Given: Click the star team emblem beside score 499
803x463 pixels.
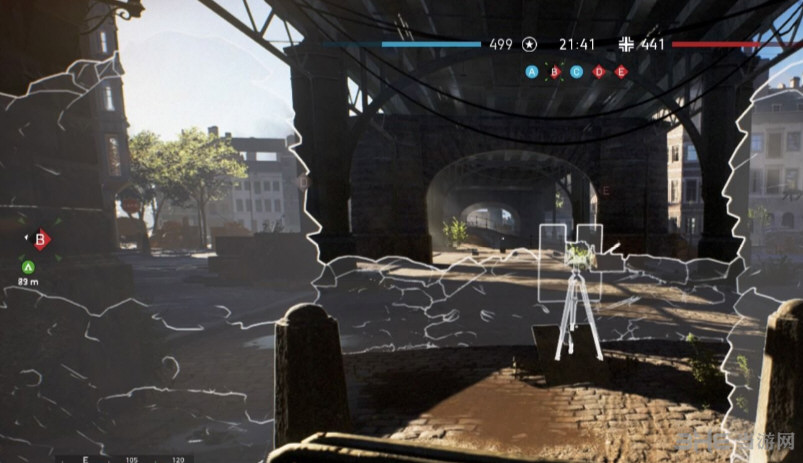Looking at the screenshot, I should point(529,44).
